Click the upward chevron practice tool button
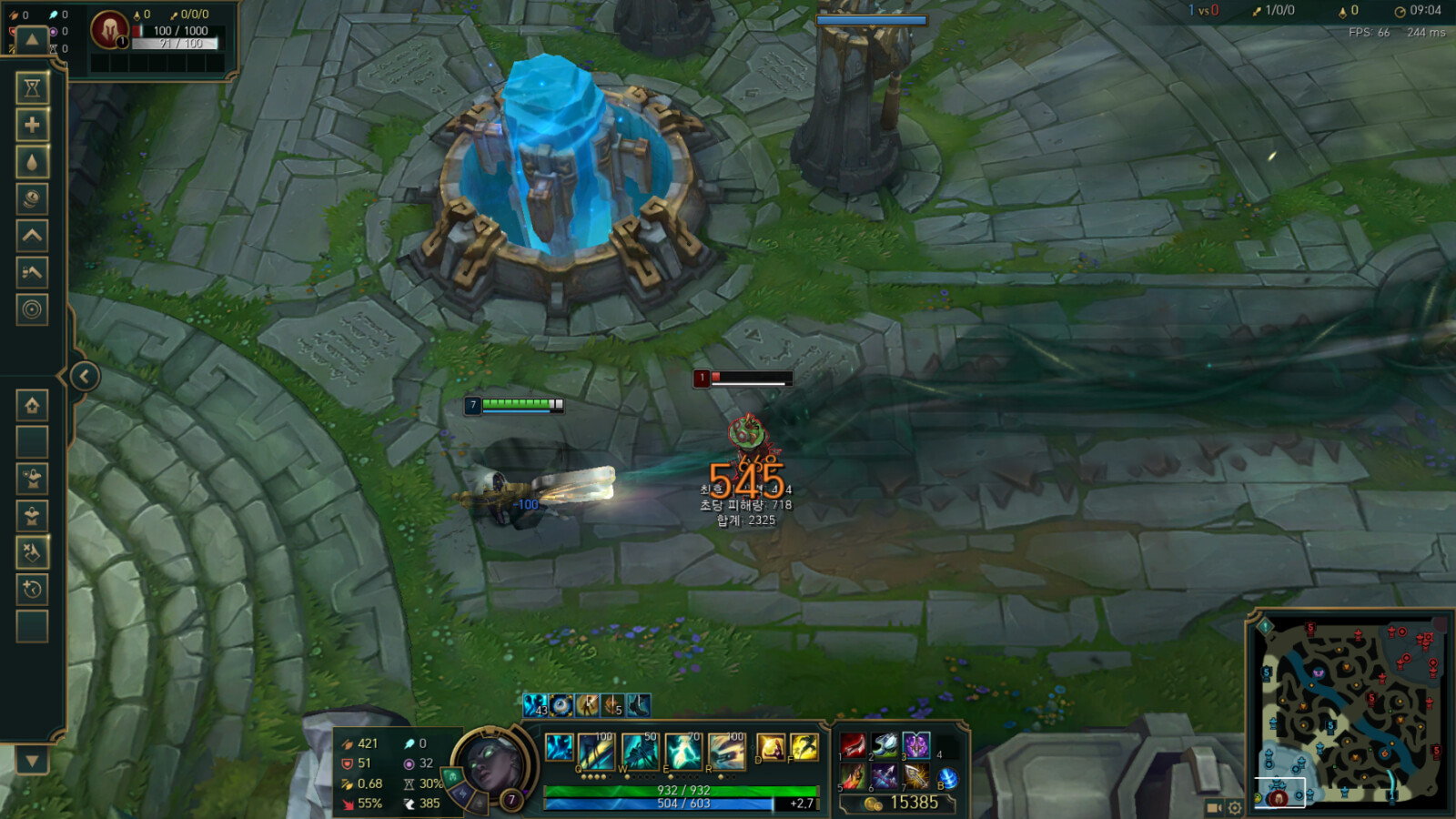Viewport: 1456px width, 819px height. point(32,236)
